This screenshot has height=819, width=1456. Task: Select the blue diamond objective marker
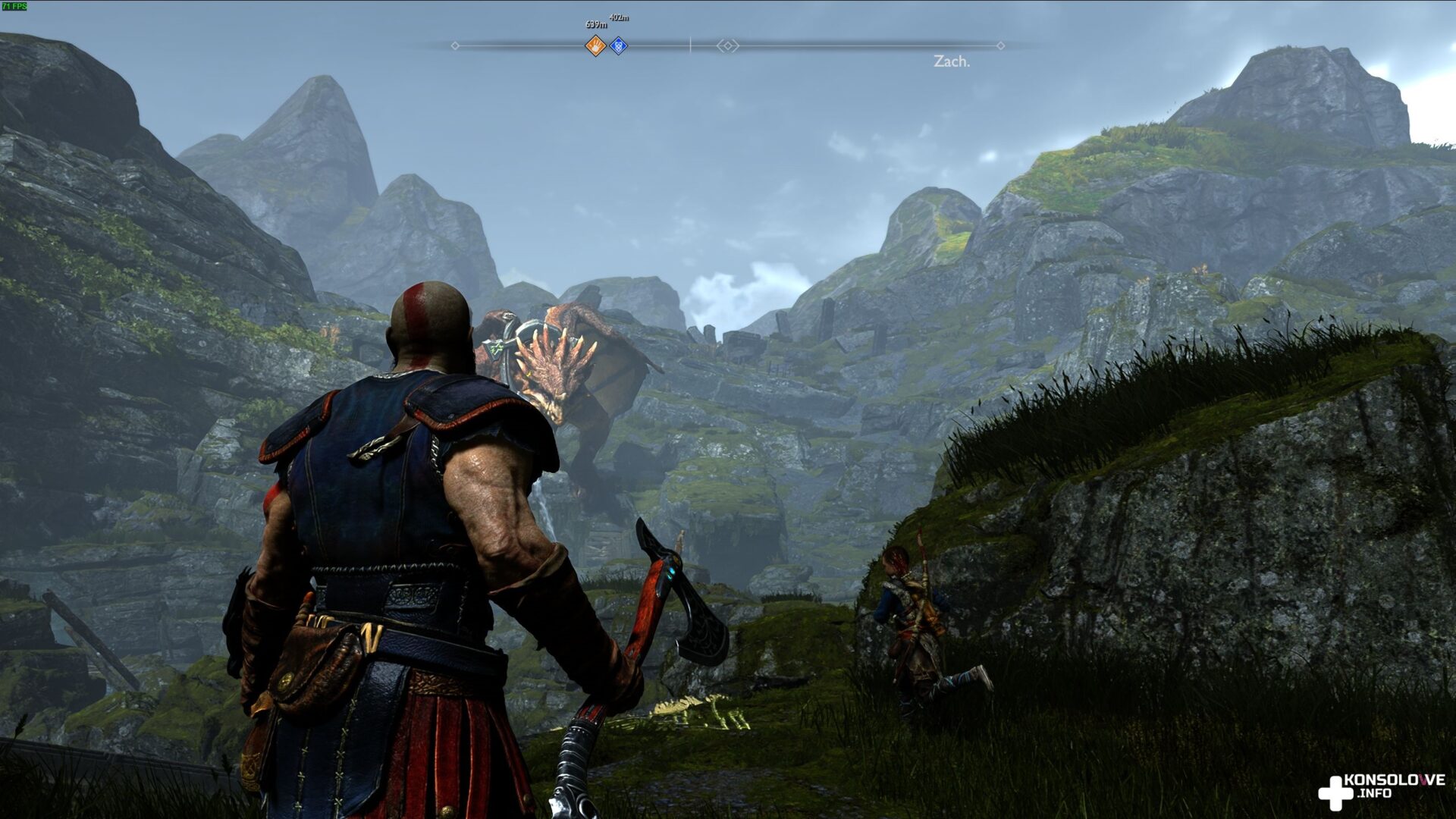pos(619,46)
